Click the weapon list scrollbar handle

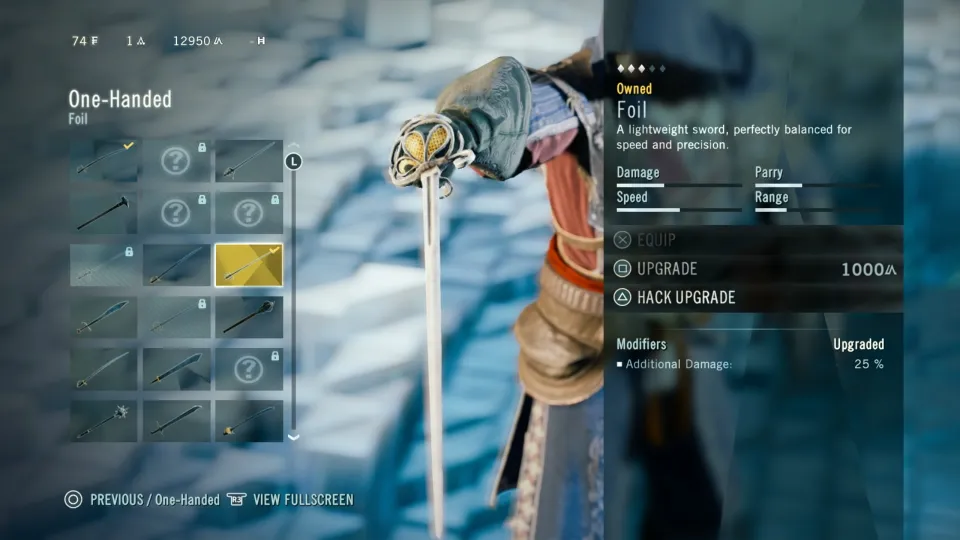tap(293, 161)
